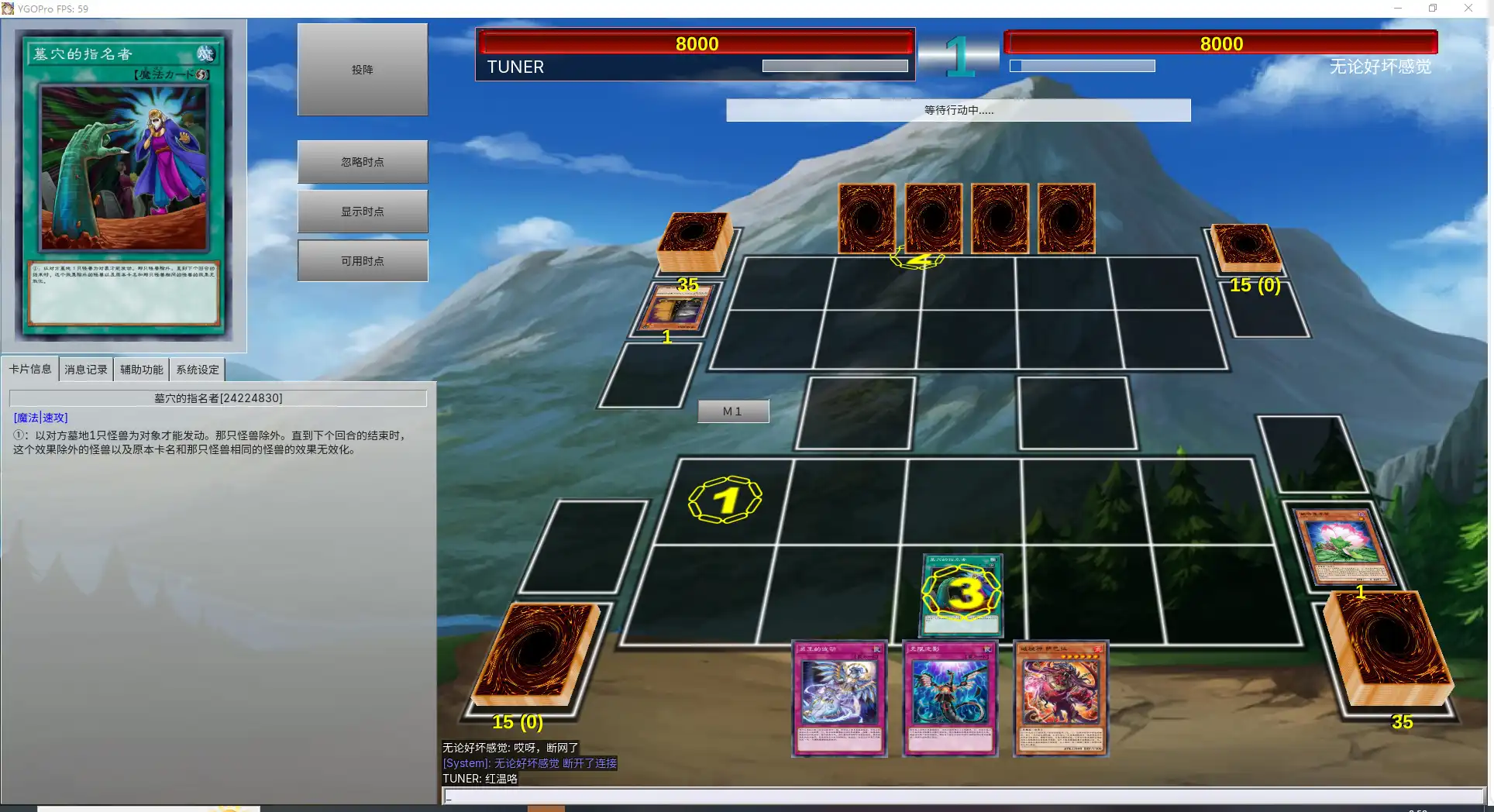Activate the 可用时点 button
The height and width of the screenshot is (812, 1494).
point(362,261)
